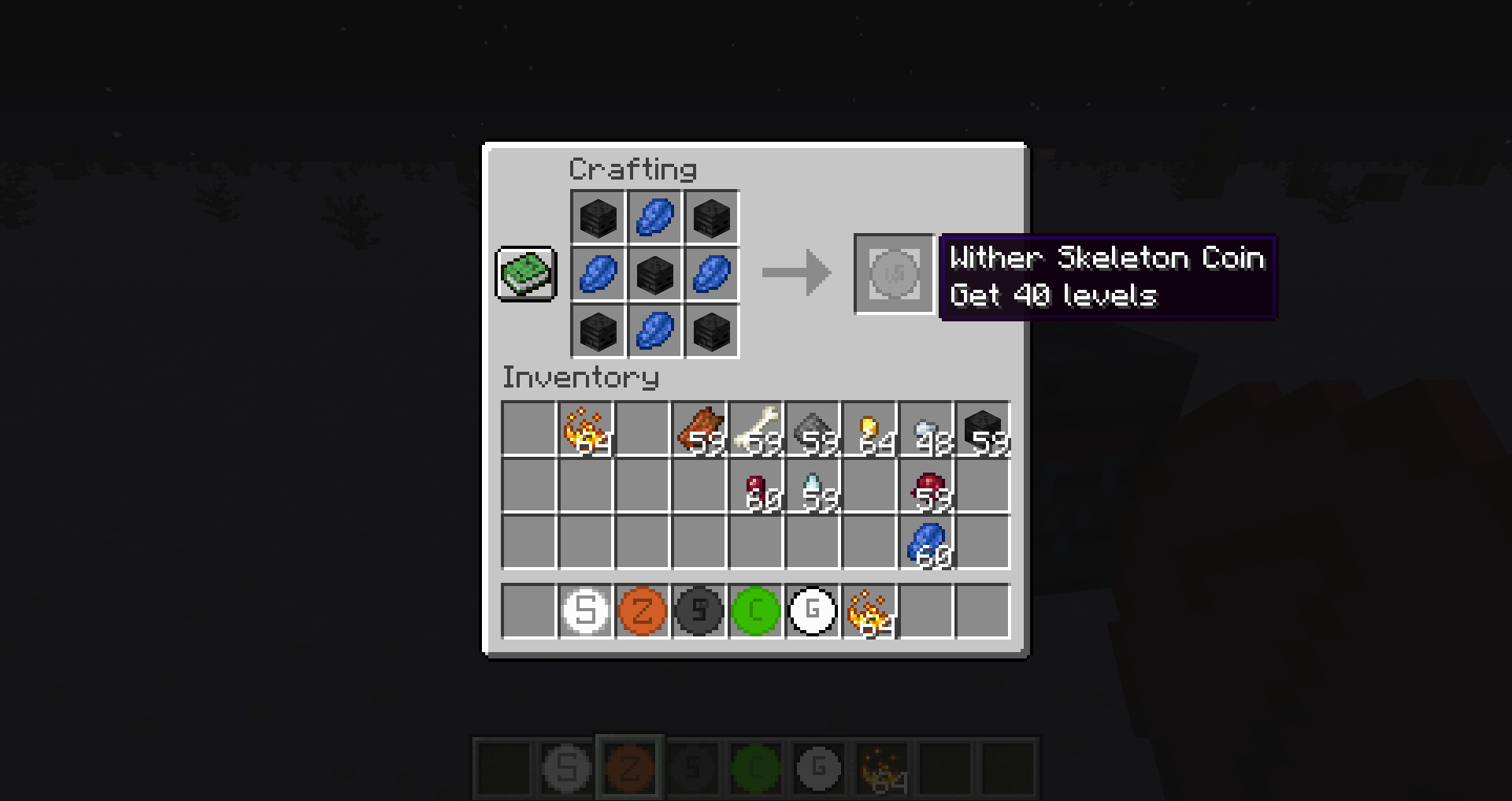Pick up the green Creeper Coin

pos(755,610)
